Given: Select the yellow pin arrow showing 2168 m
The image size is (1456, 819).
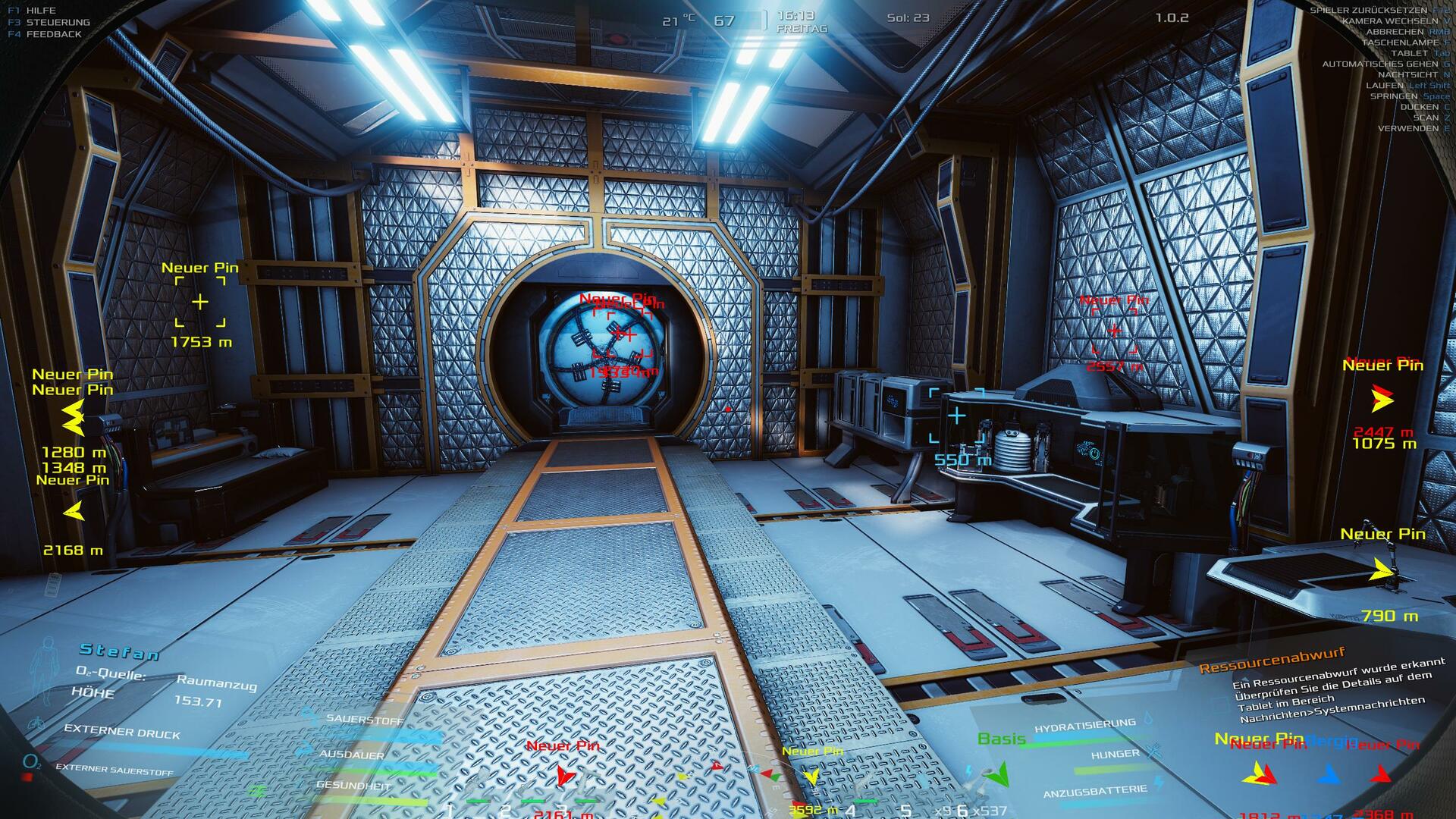Looking at the screenshot, I should [x=74, y=512].
